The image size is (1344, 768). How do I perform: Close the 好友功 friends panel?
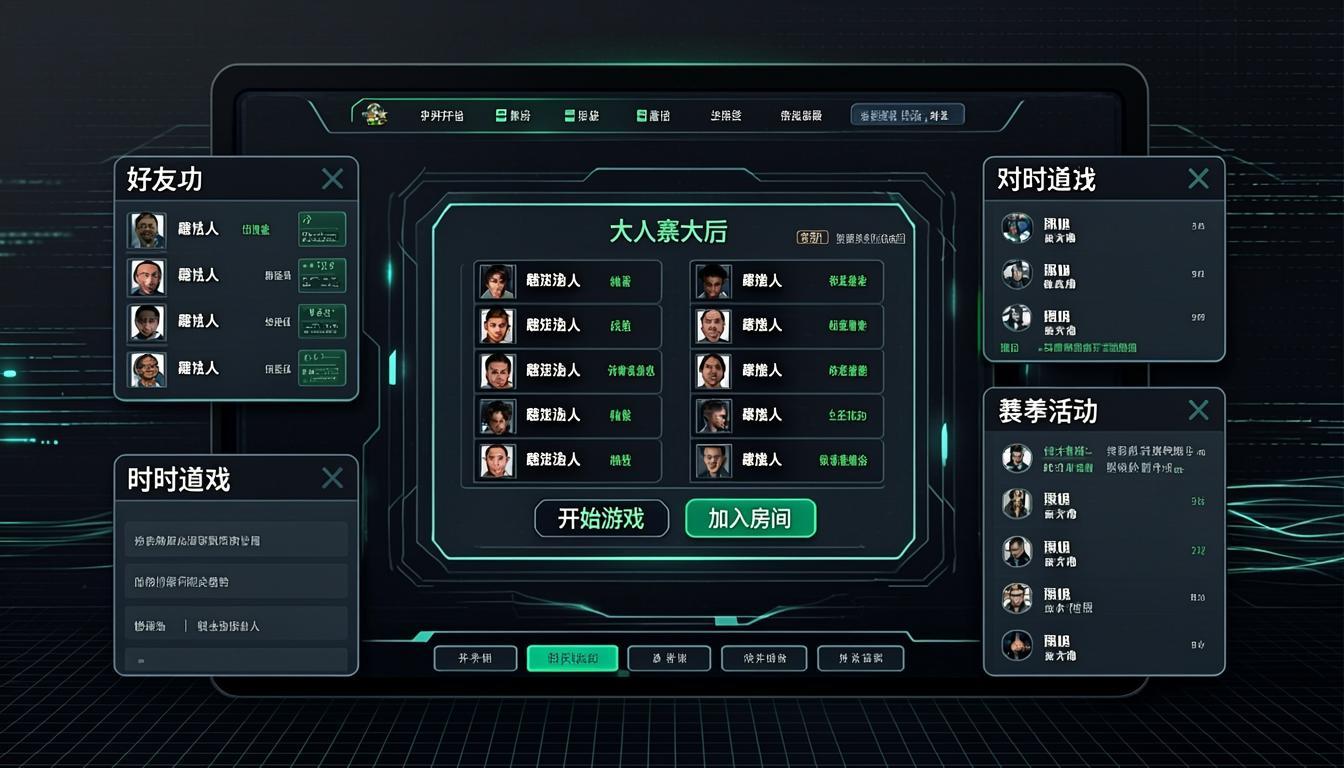click(333, 178)
